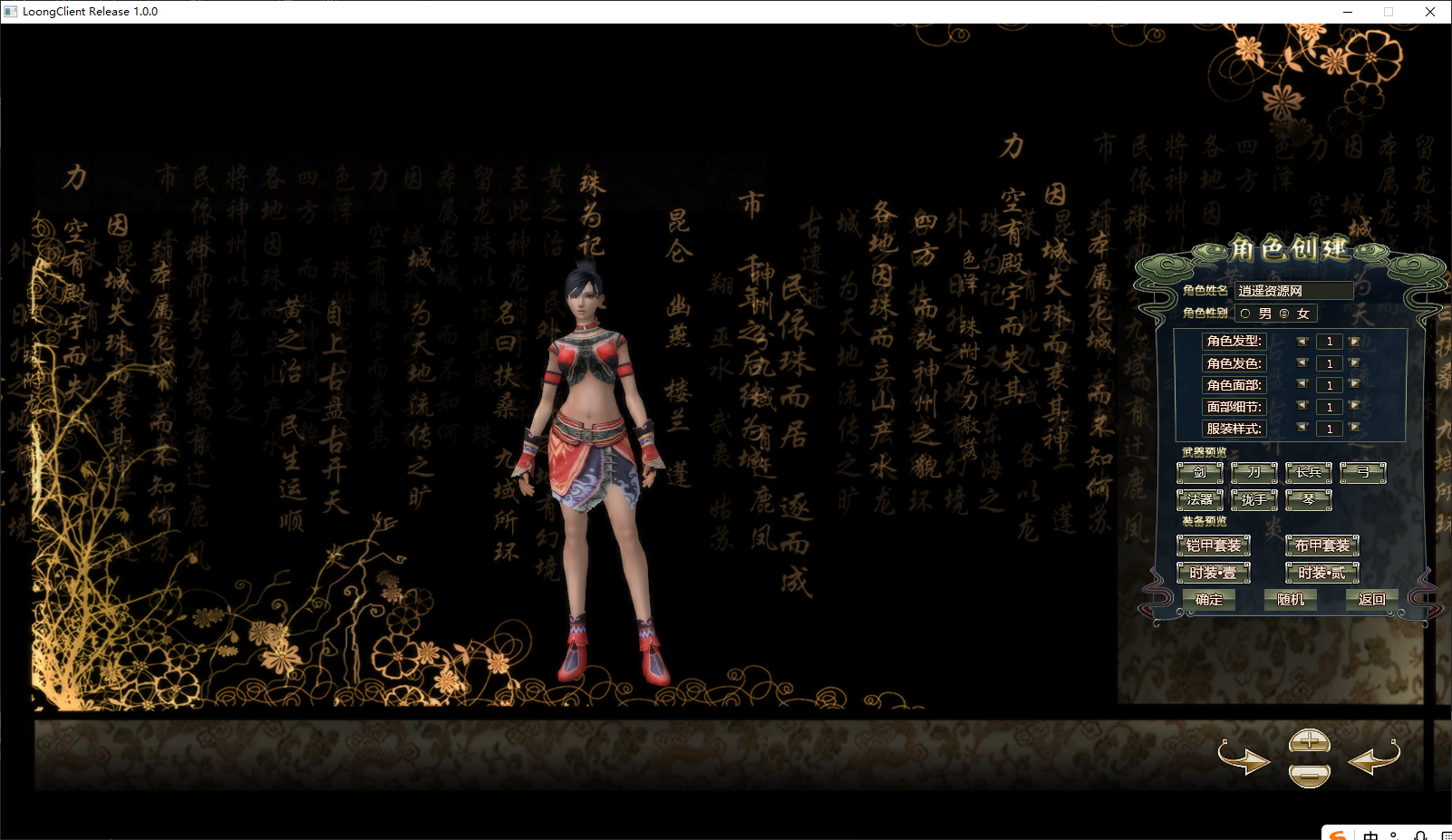
Task: Randomize the character with 随机
Action: (1289, 600)
